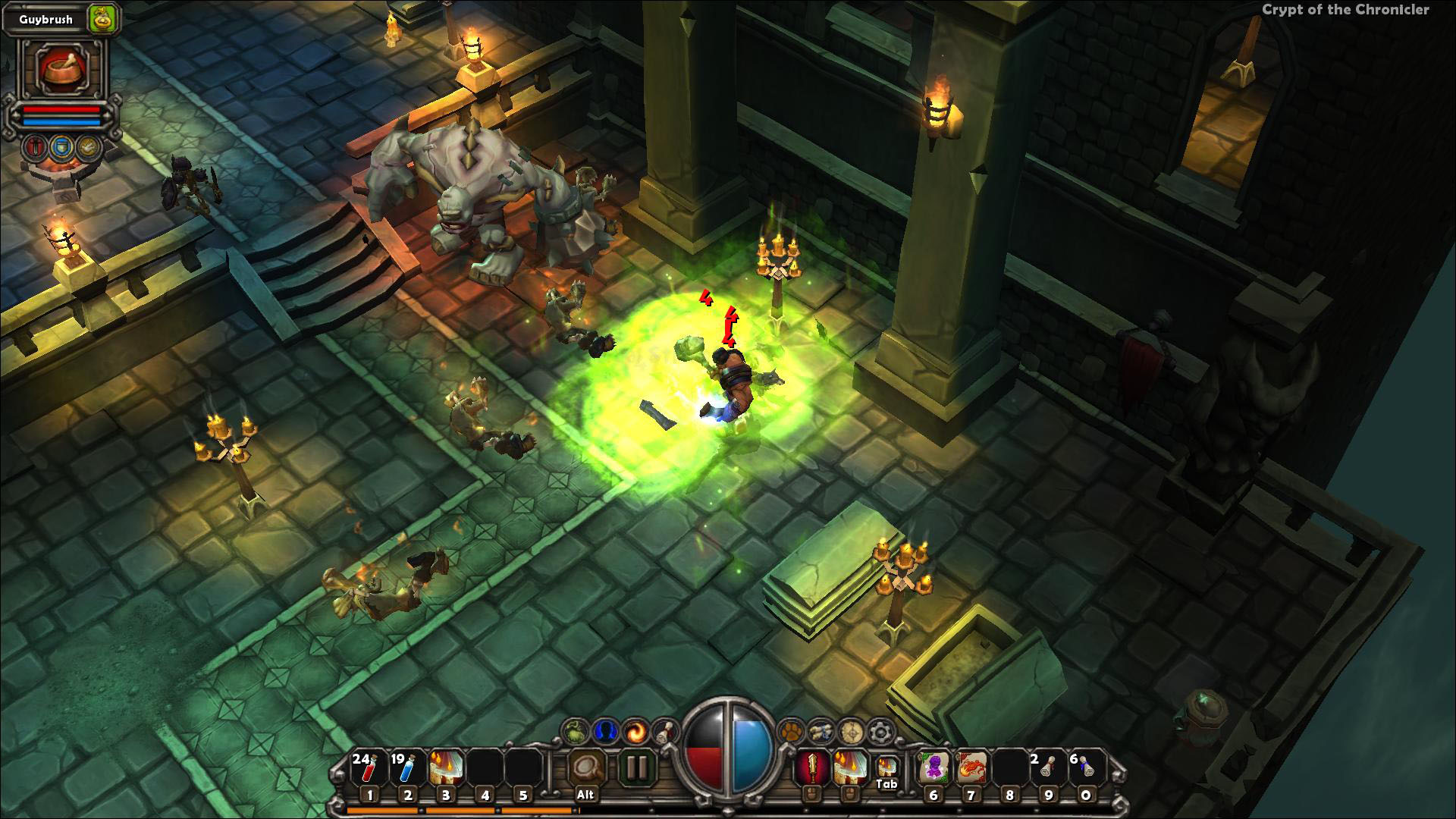Image resolution: width=1456 pixels, height=819 pixels.
Task: Select the magnifying glass Alt slot
Action: (585, 768)
